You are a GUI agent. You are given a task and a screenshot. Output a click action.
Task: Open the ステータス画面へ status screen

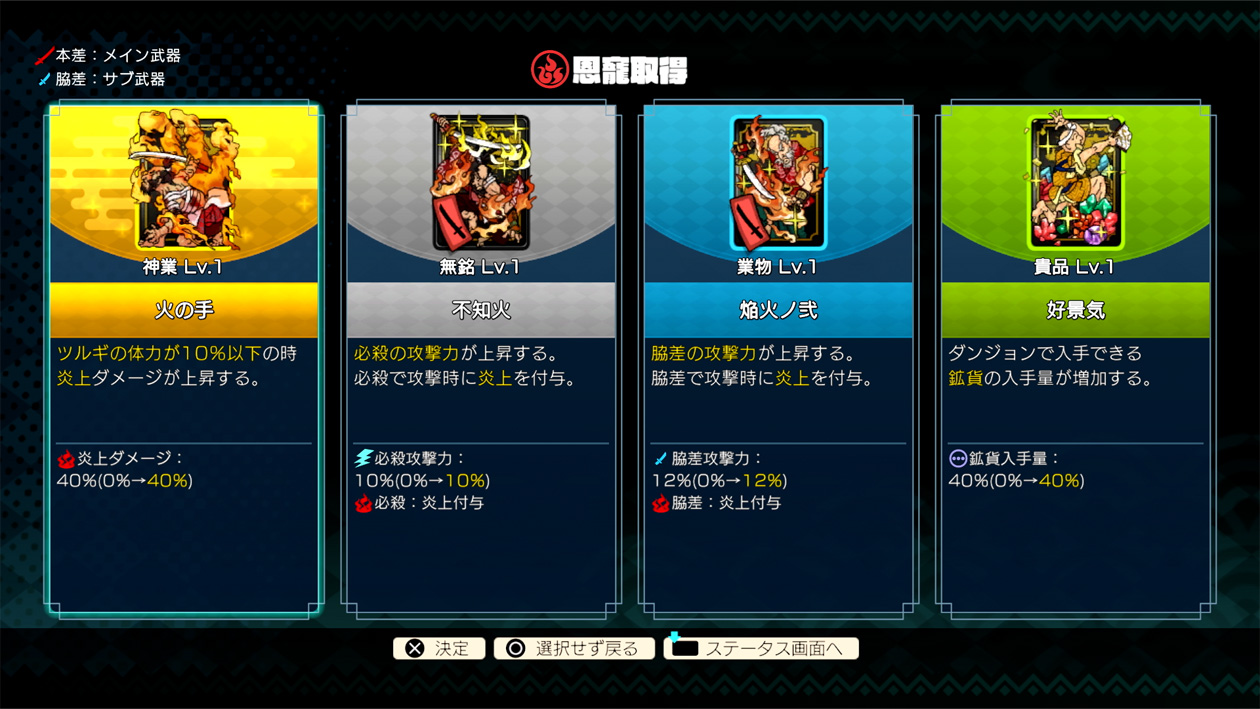761,649
